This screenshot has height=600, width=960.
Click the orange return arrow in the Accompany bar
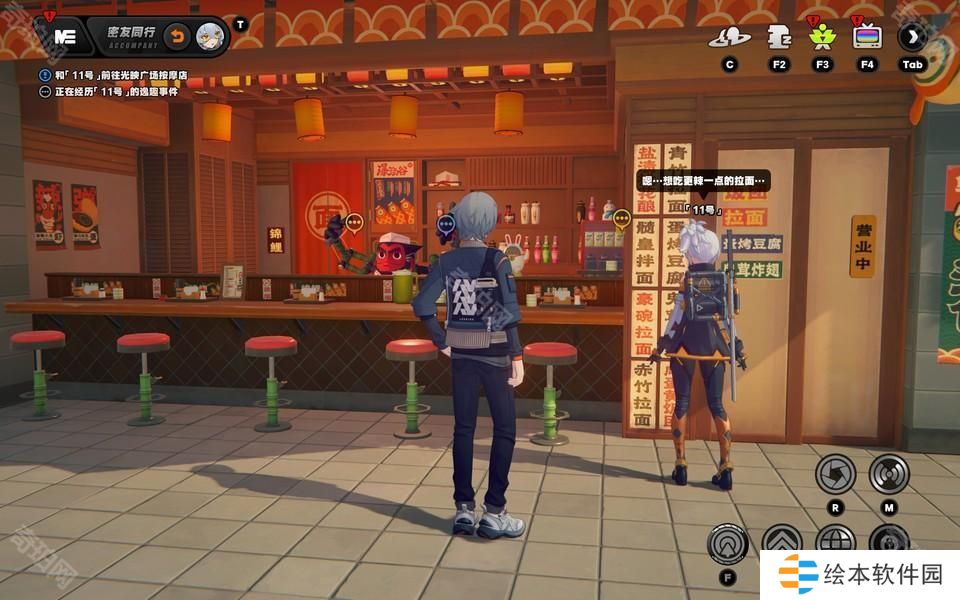[176, 37]
